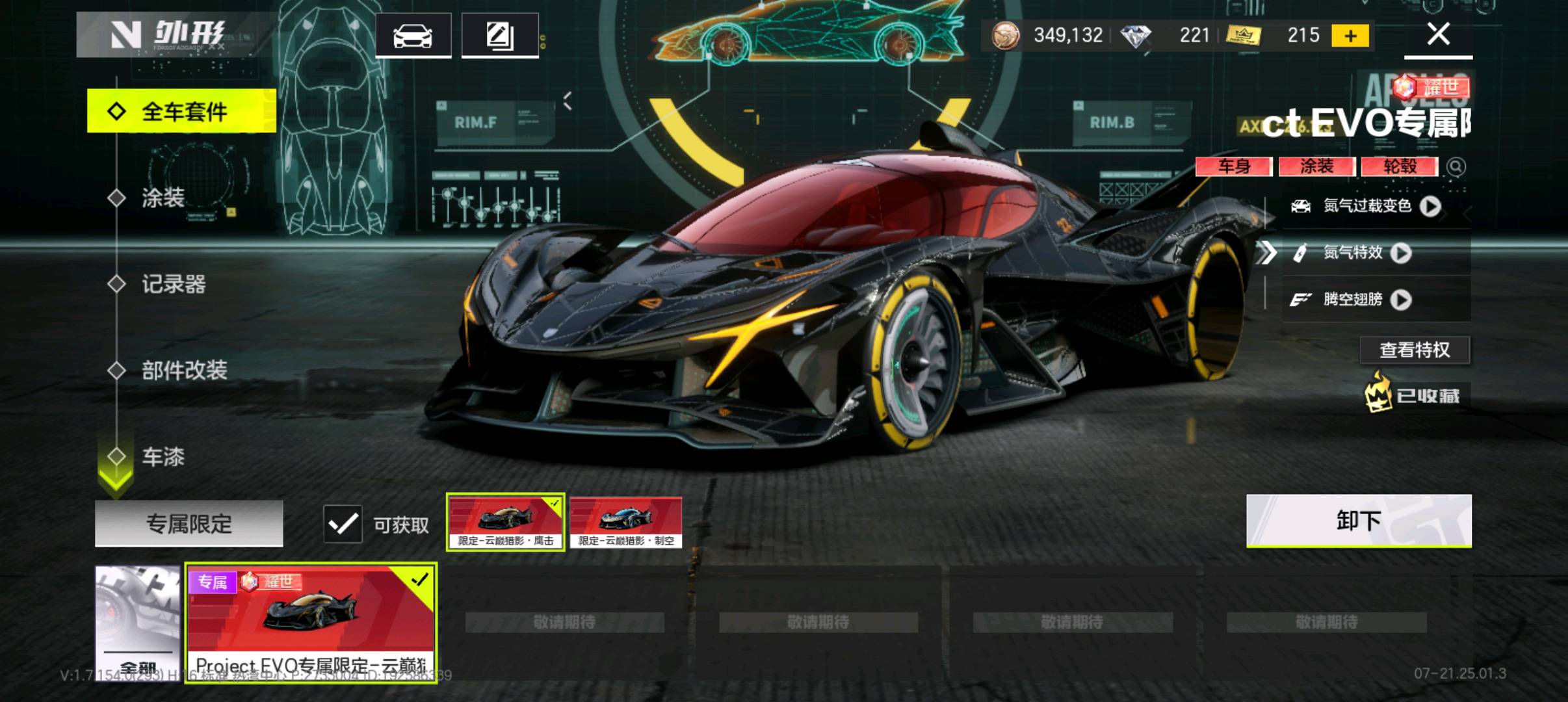Select the 全车套件 menu entry
The image size is (1568, 702).
click(182, 111)
